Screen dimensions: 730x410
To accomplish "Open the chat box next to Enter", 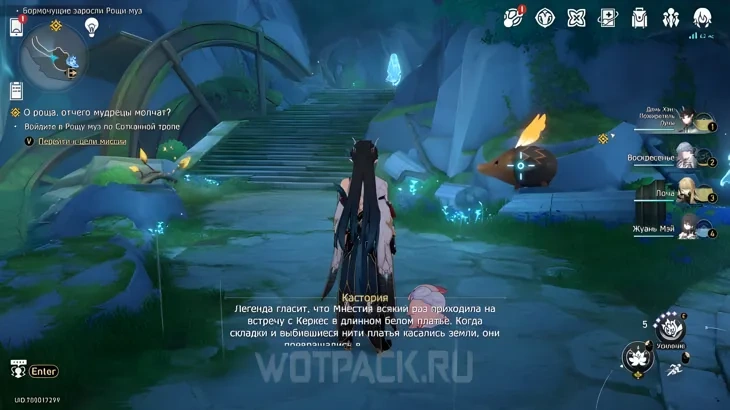I will [x=44, y=371].
